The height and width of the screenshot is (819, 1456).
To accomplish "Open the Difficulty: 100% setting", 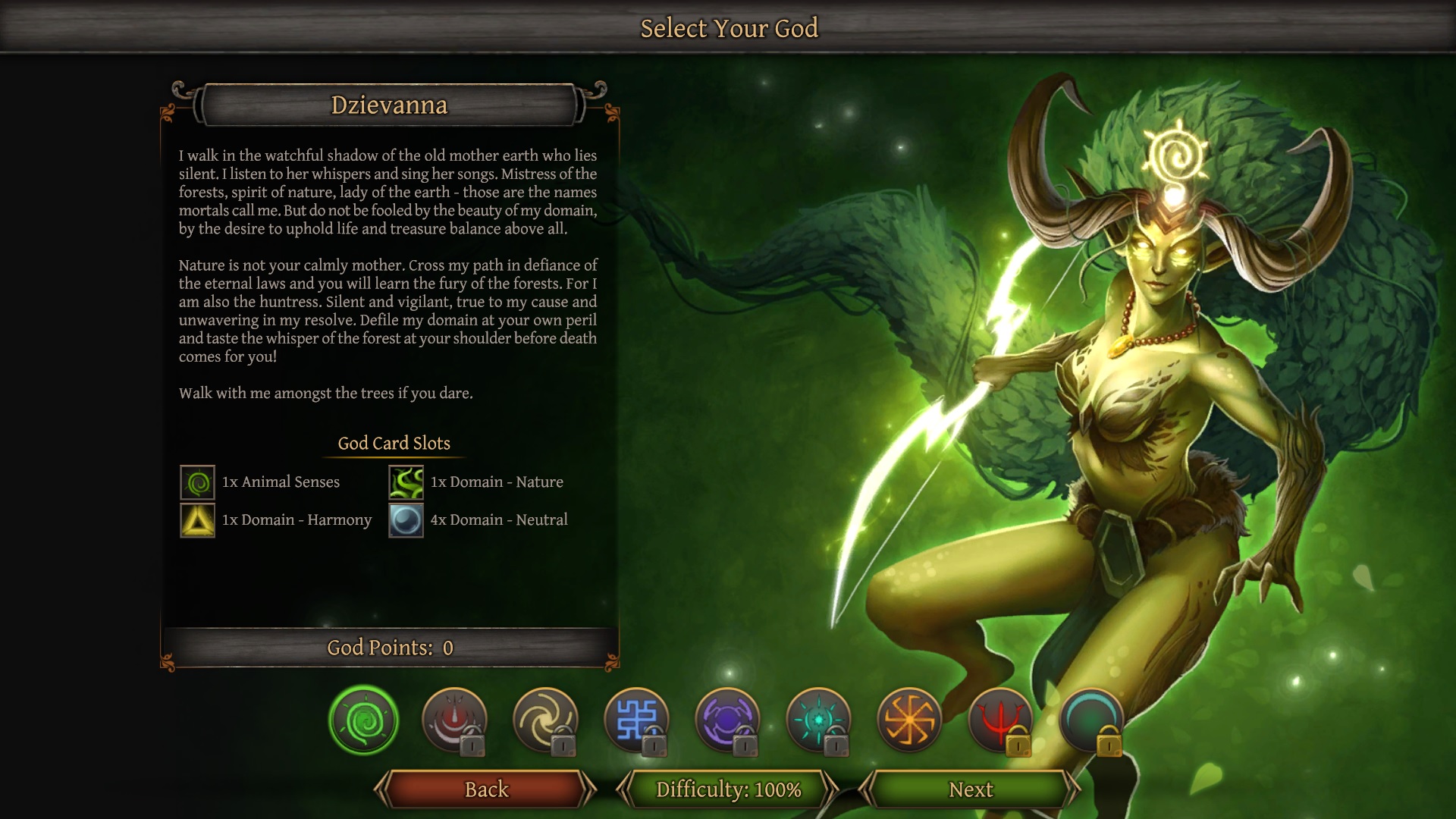I will pyautogui.click(x=728, y=789).
